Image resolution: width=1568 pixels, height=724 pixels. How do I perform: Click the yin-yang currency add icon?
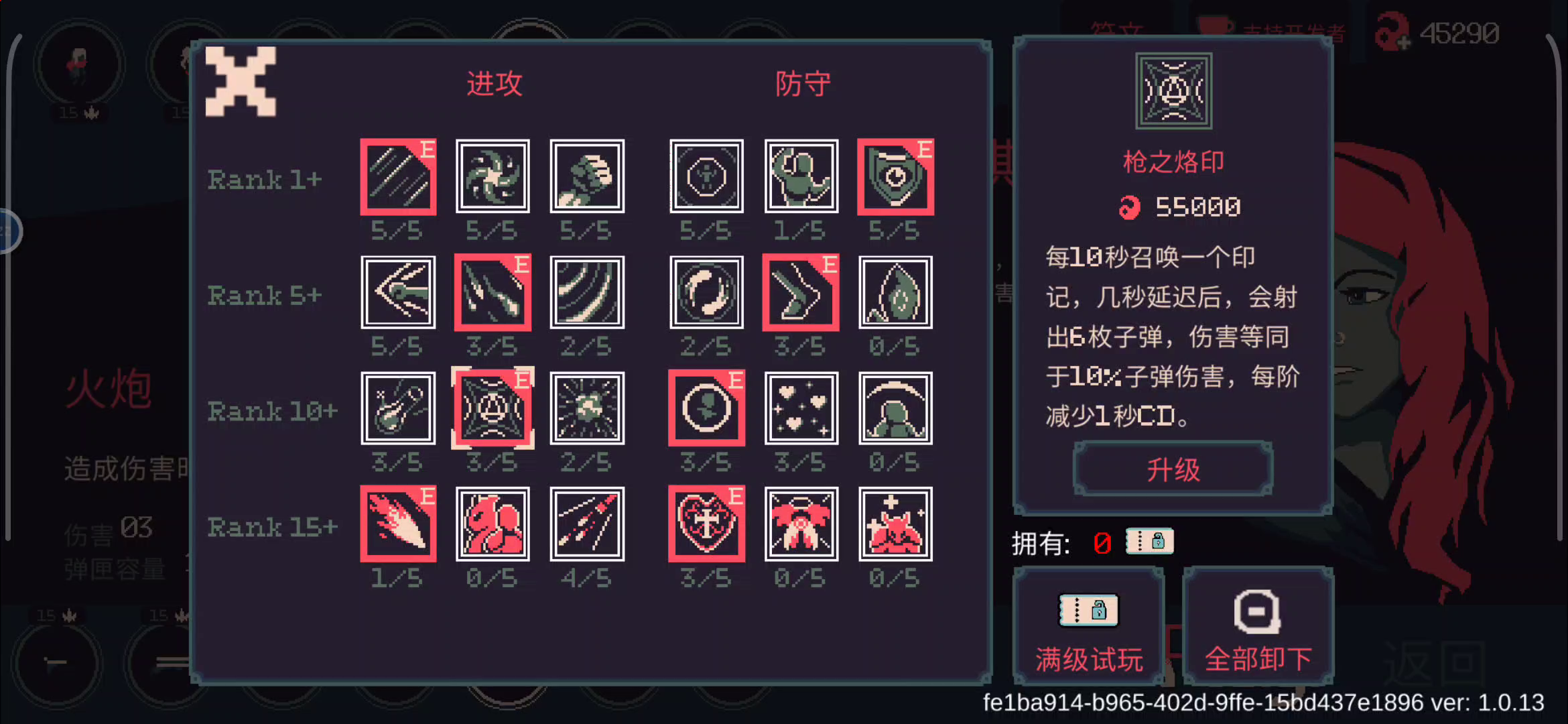tap(1390, 32)
